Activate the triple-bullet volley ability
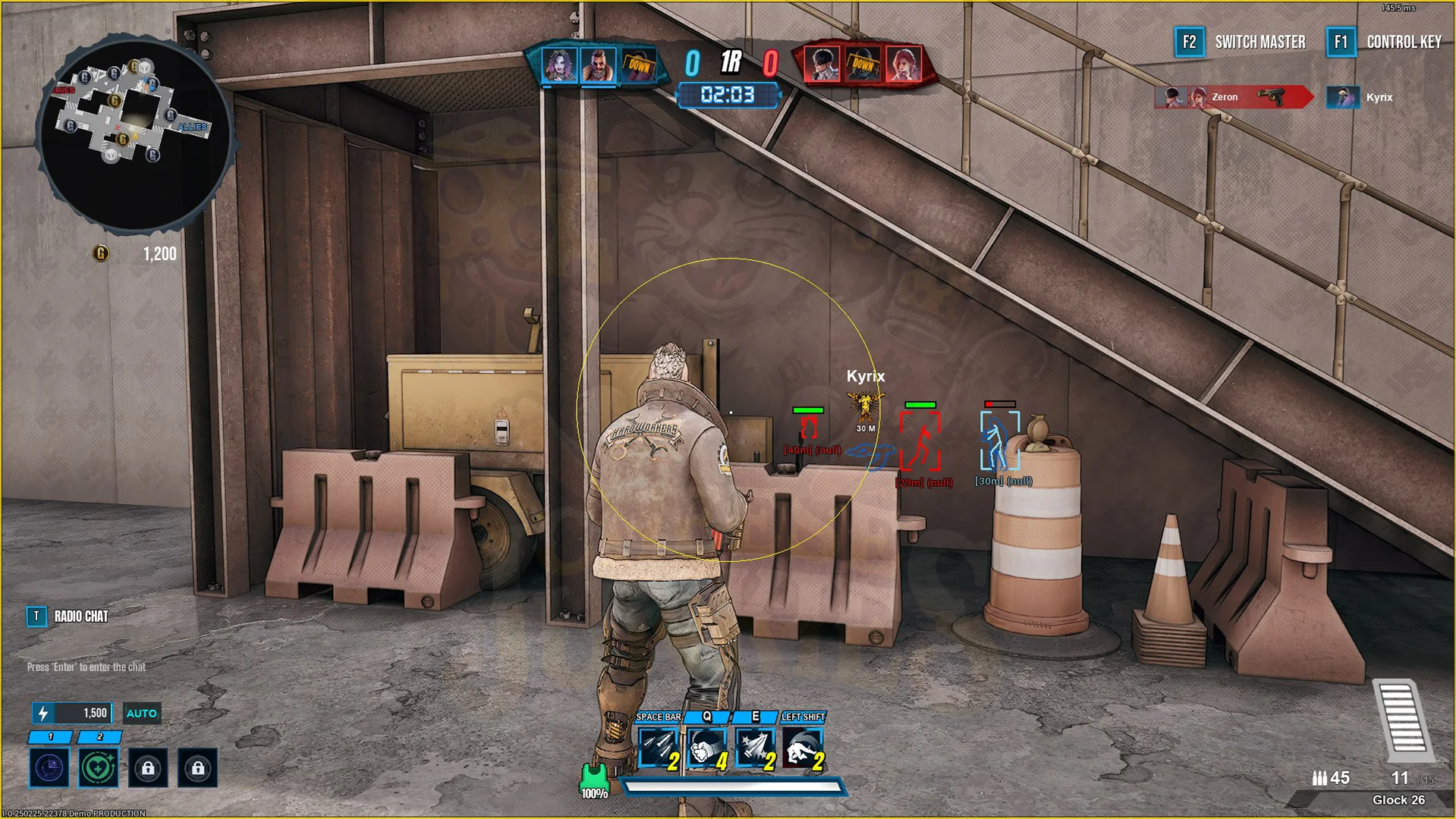 tap(657, 748)
